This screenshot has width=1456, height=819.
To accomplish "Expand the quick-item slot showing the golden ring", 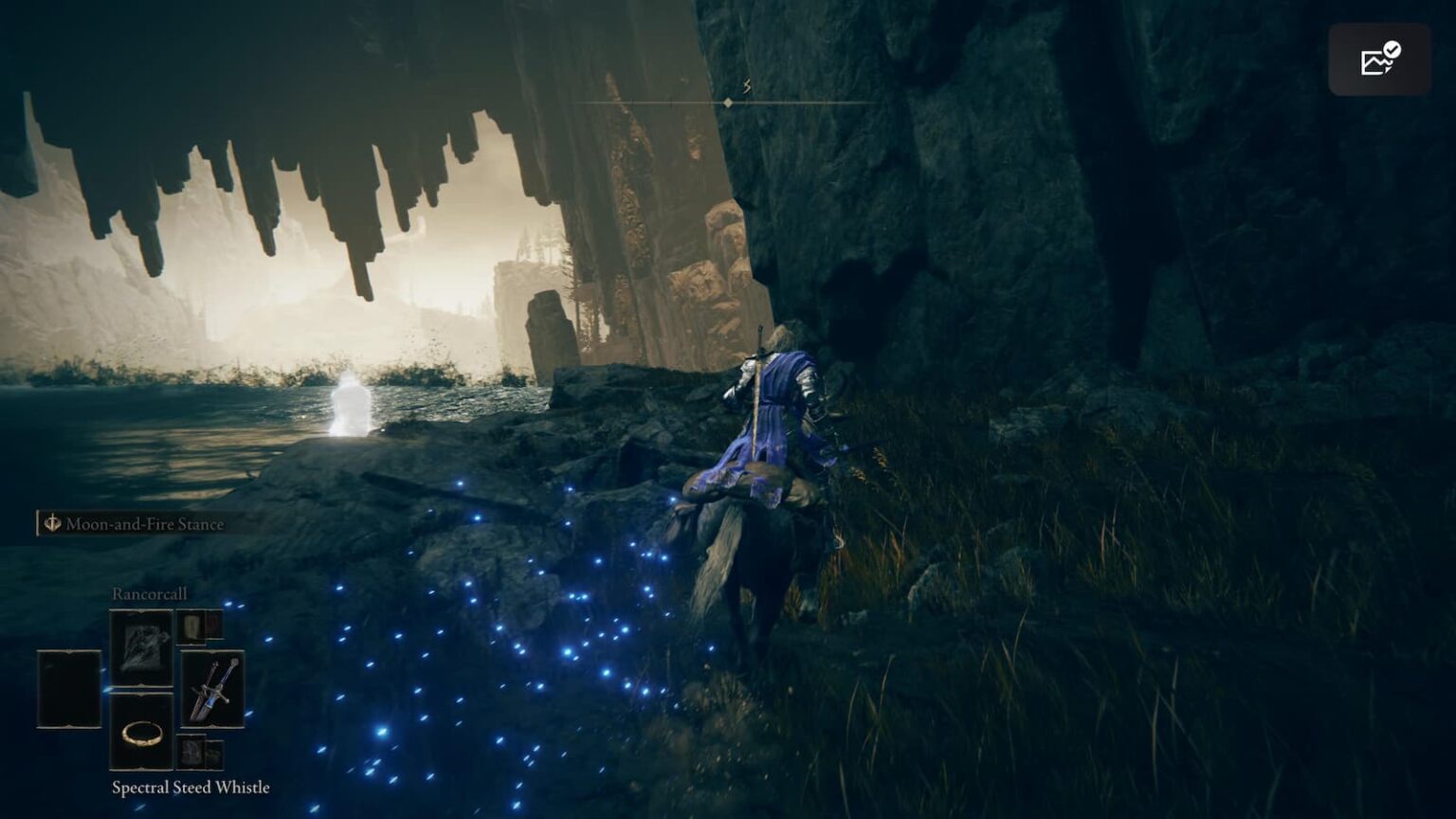I will click(x=141, y=737).
